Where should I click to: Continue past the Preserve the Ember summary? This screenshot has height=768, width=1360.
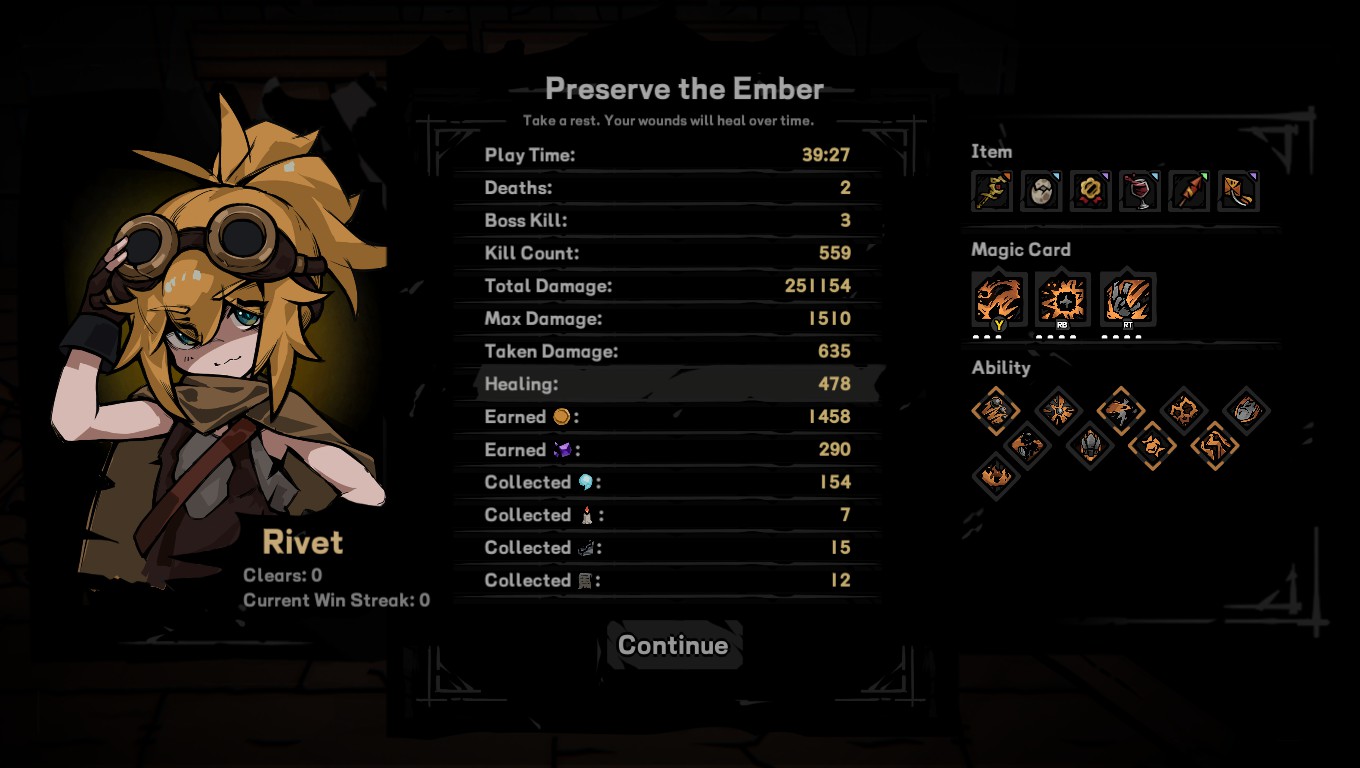point(673,645)
